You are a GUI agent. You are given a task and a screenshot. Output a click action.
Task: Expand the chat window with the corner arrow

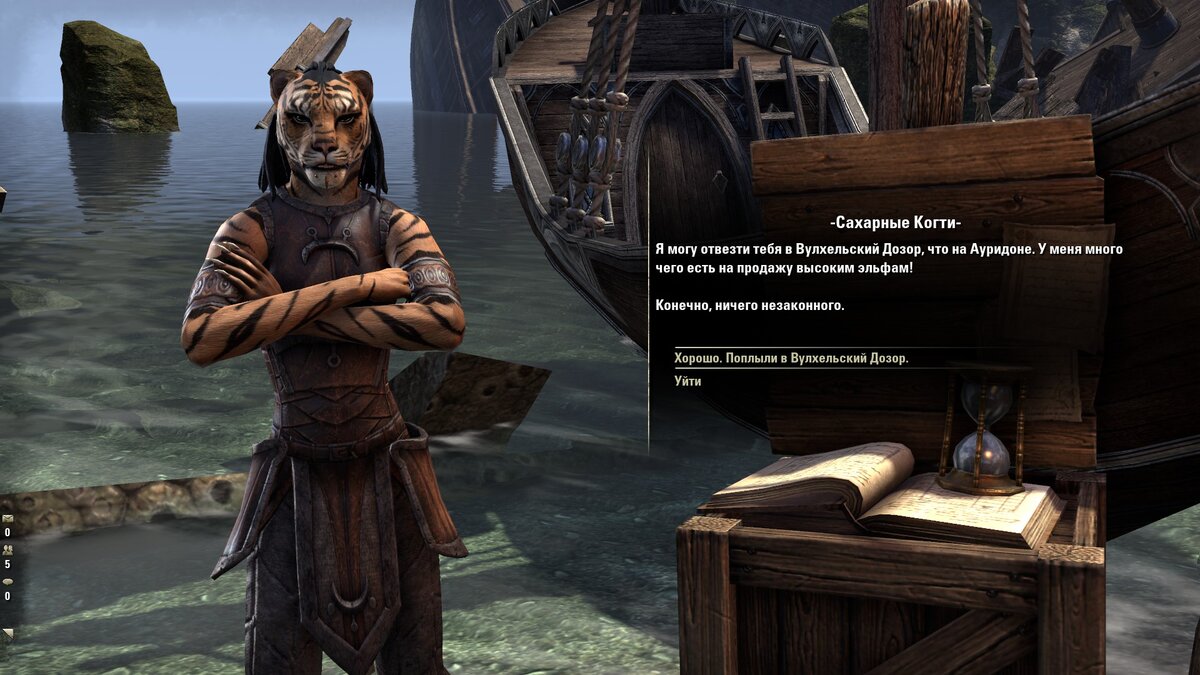(x=8, y=632)
